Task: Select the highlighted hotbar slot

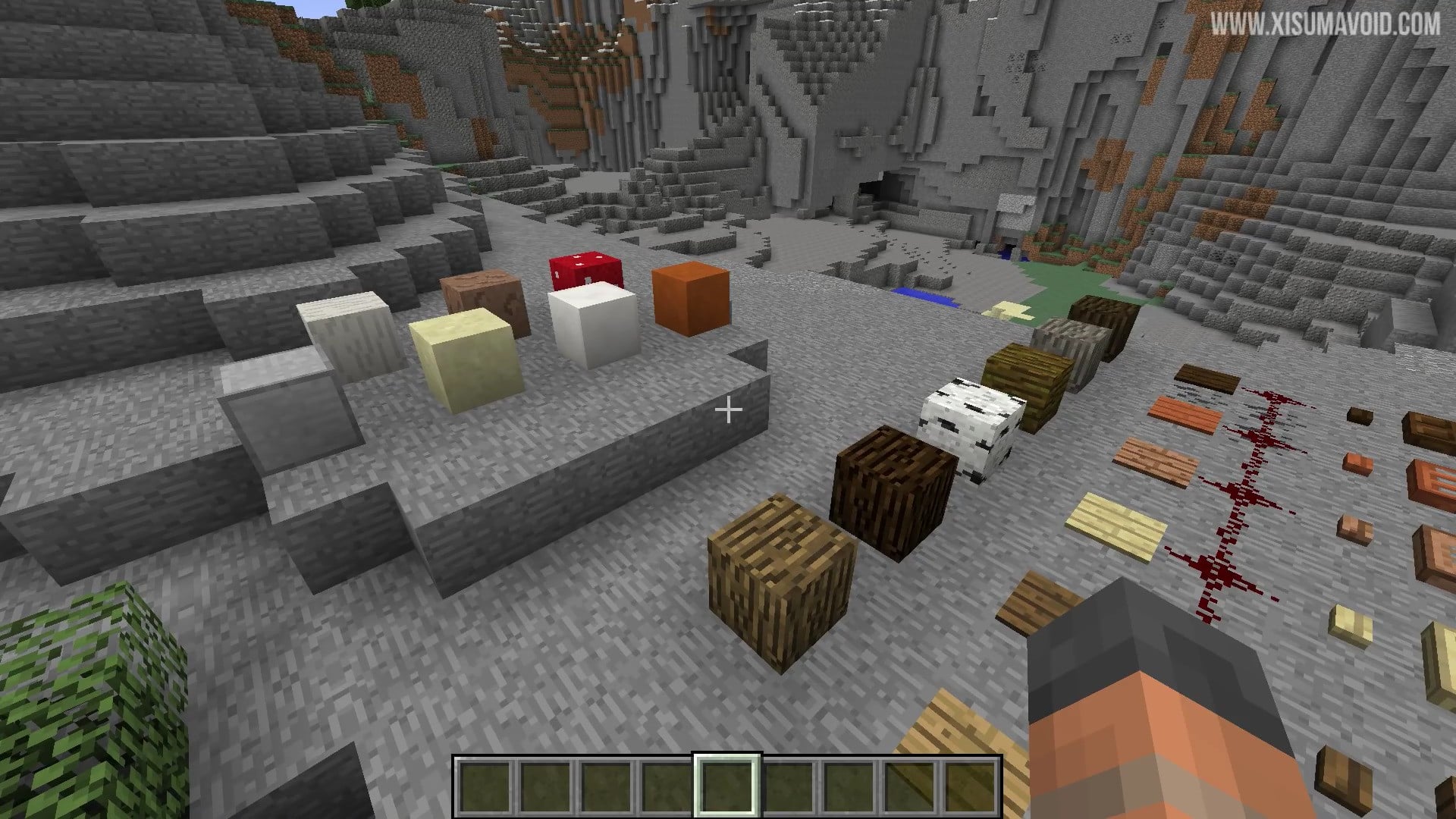Action: pyautogui.click(x=727, y=786)
